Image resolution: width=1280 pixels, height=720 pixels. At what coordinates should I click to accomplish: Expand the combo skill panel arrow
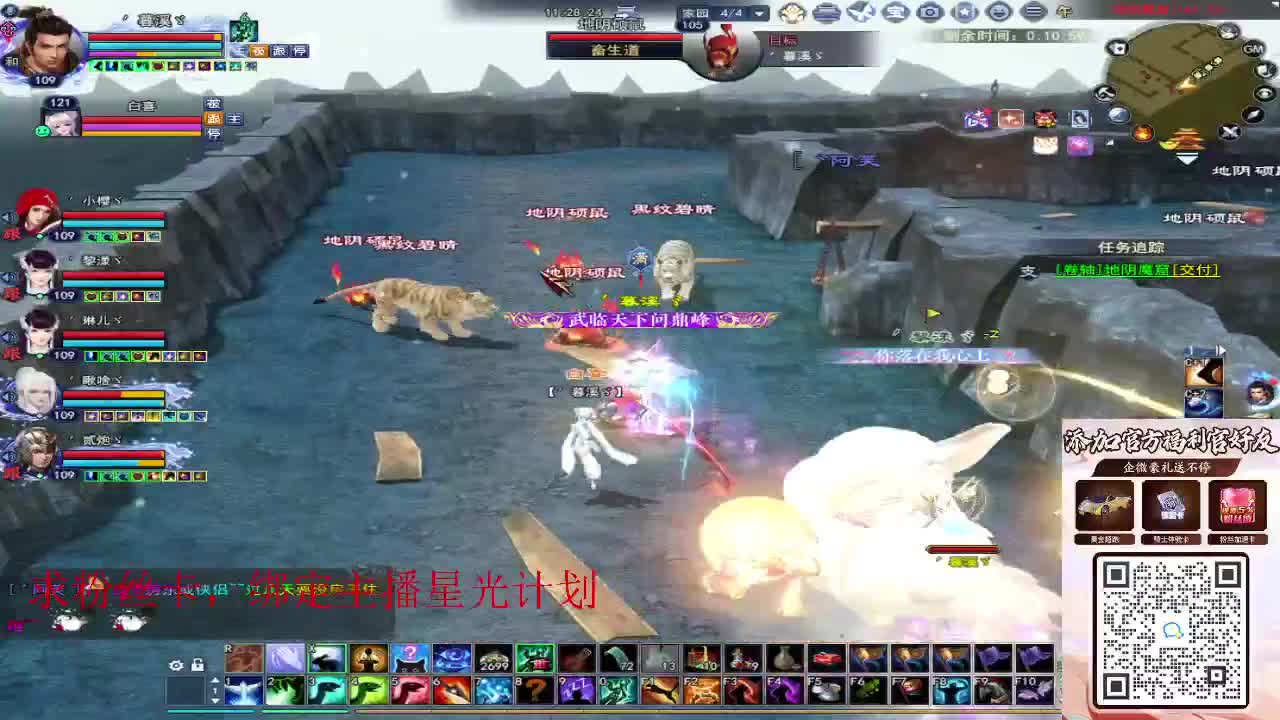coord(1222,349)
